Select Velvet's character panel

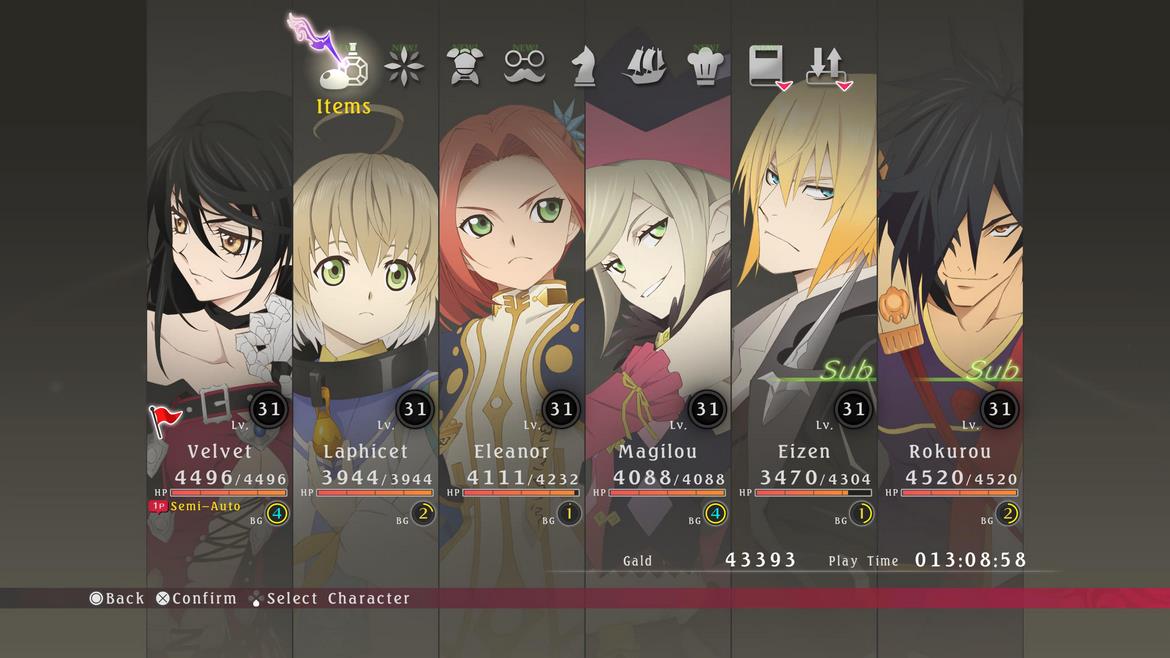pos(220,300)
